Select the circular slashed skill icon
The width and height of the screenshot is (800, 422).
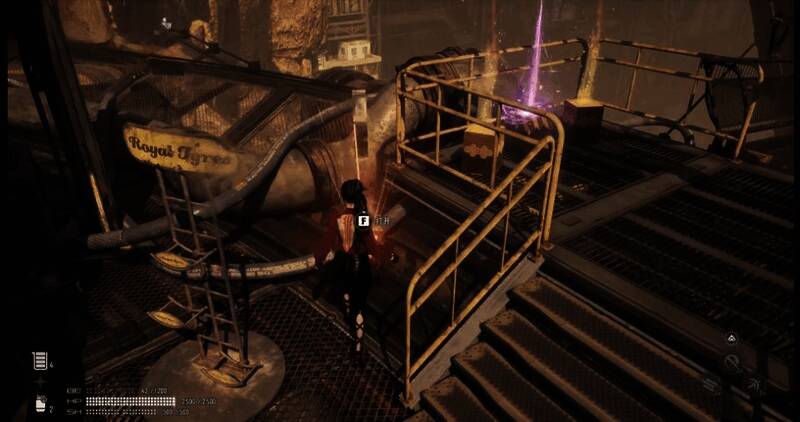click(x=733, y=364)
